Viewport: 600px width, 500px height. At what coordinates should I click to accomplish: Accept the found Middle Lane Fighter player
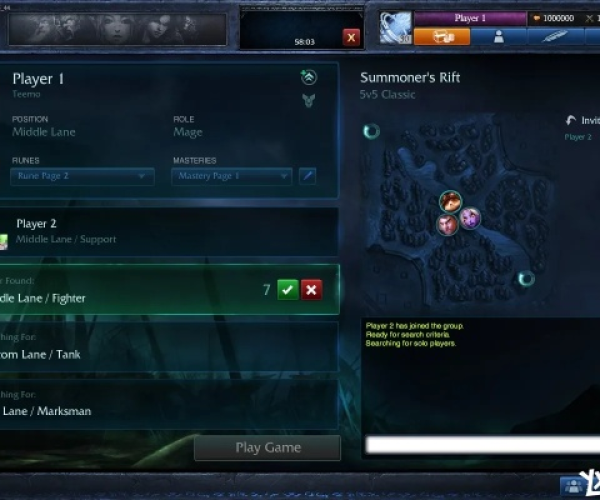coord(288,289)
